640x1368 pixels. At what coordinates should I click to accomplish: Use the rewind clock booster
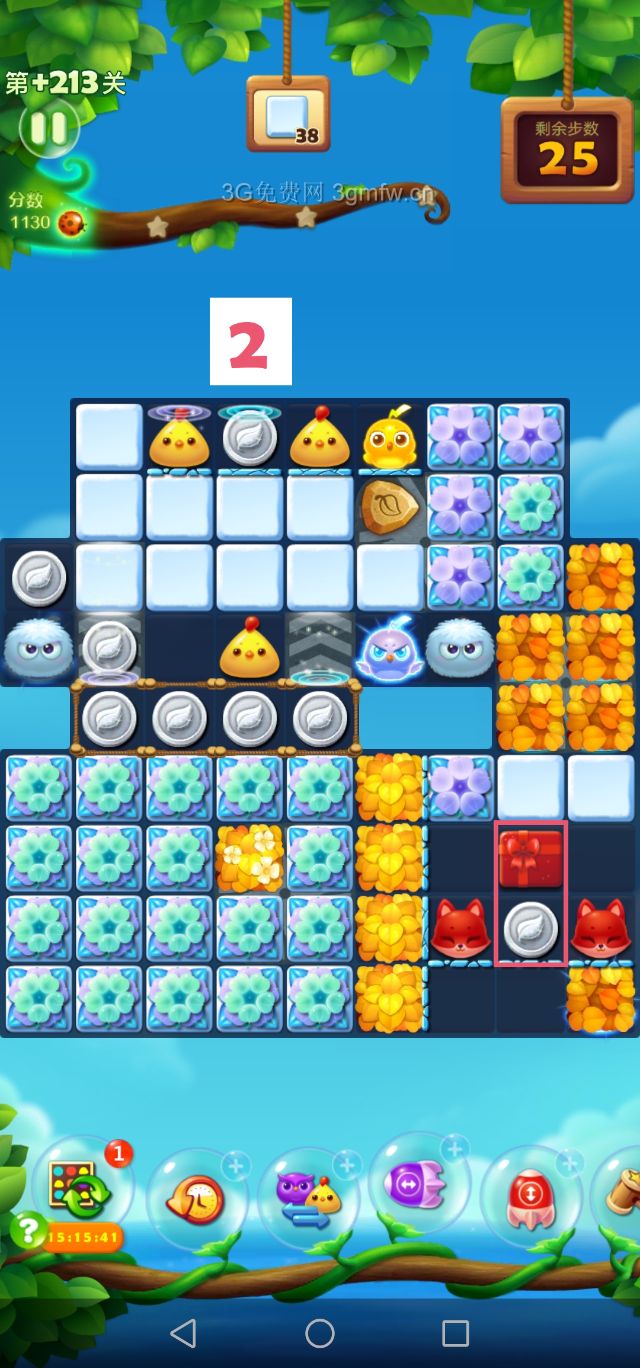(x=197, y=1197)
